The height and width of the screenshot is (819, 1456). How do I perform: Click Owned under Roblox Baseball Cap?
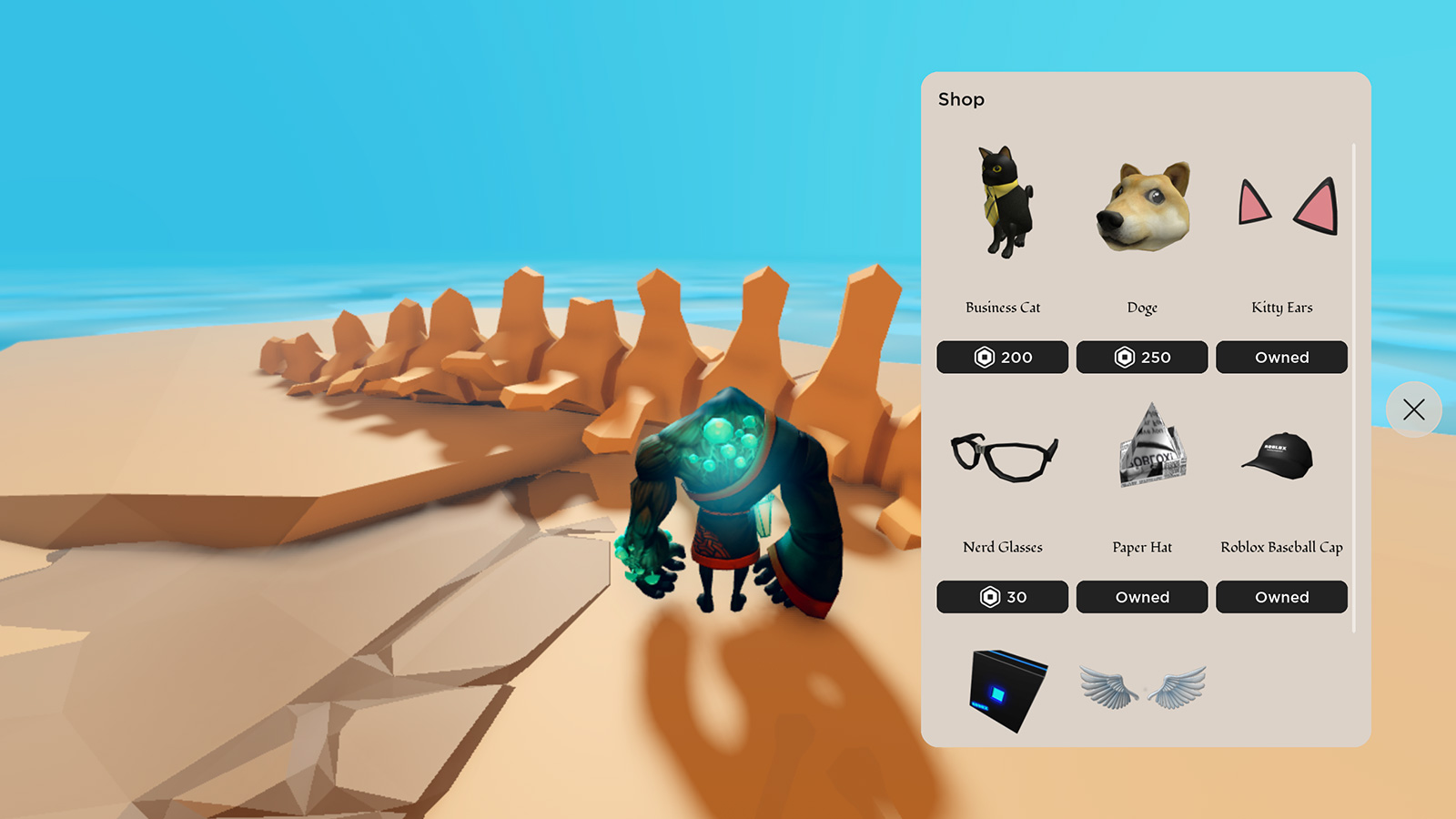1281,597
